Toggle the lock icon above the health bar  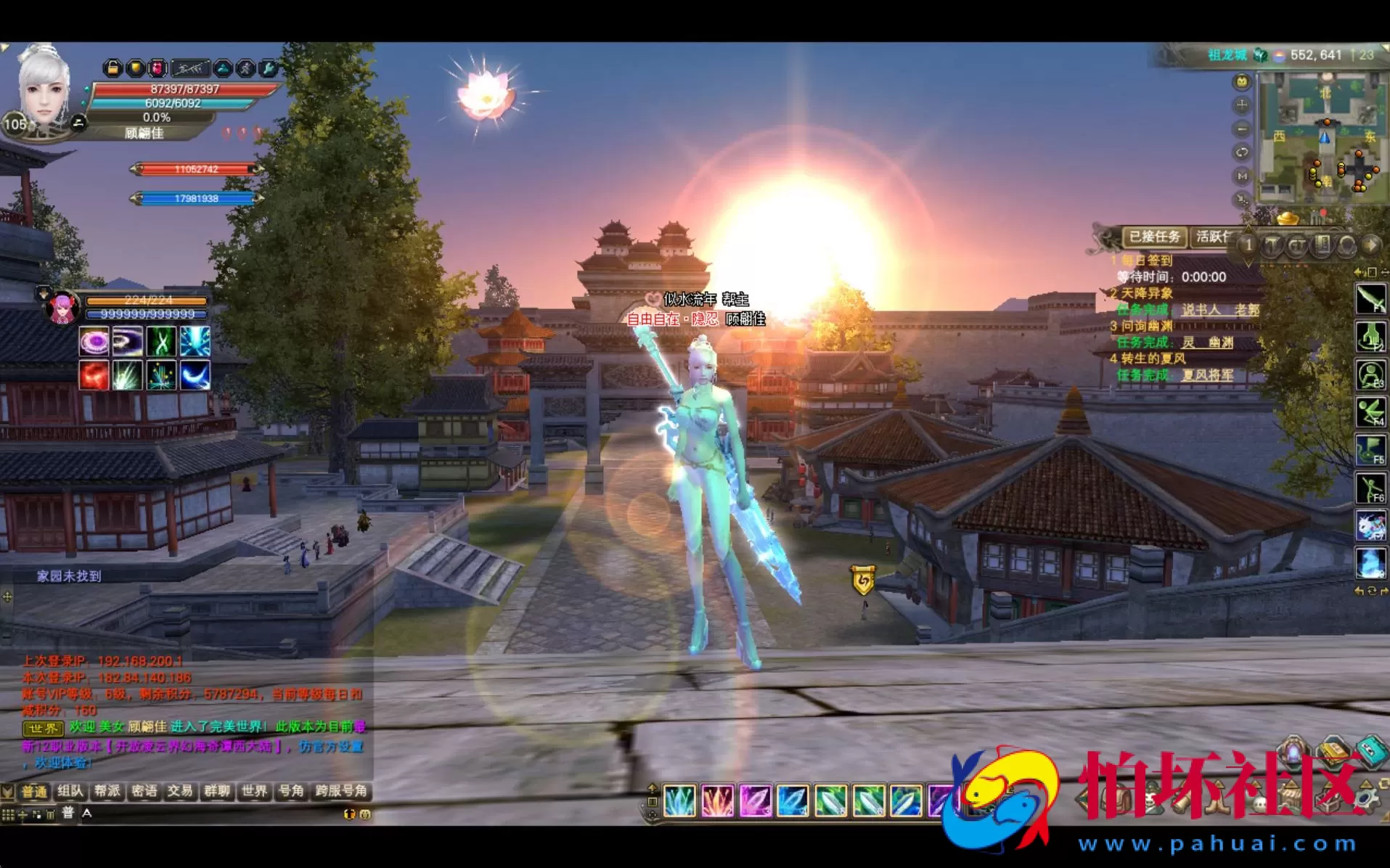click(113, 67)
